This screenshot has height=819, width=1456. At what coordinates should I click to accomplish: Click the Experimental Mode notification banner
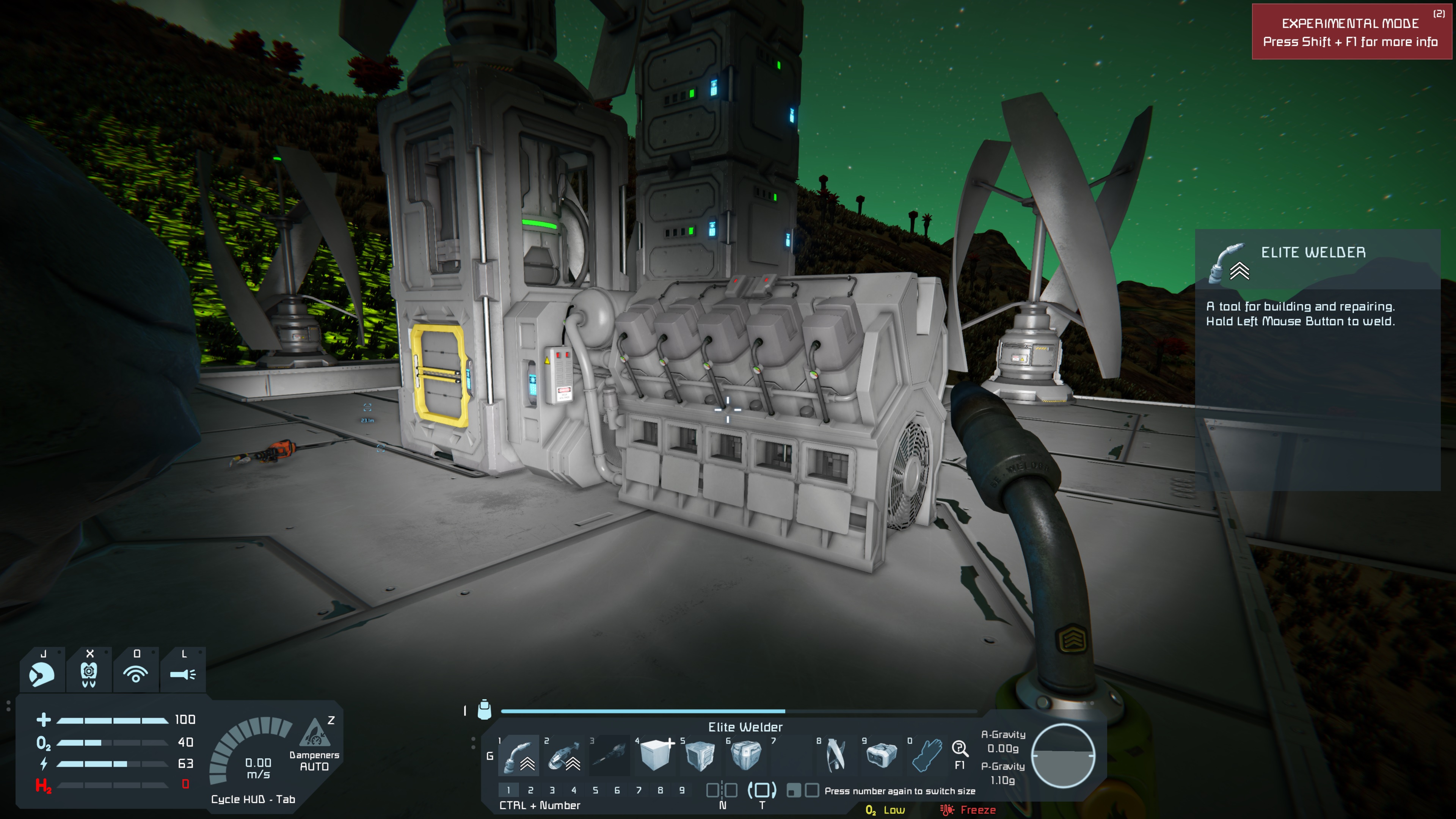point(1350,32)
